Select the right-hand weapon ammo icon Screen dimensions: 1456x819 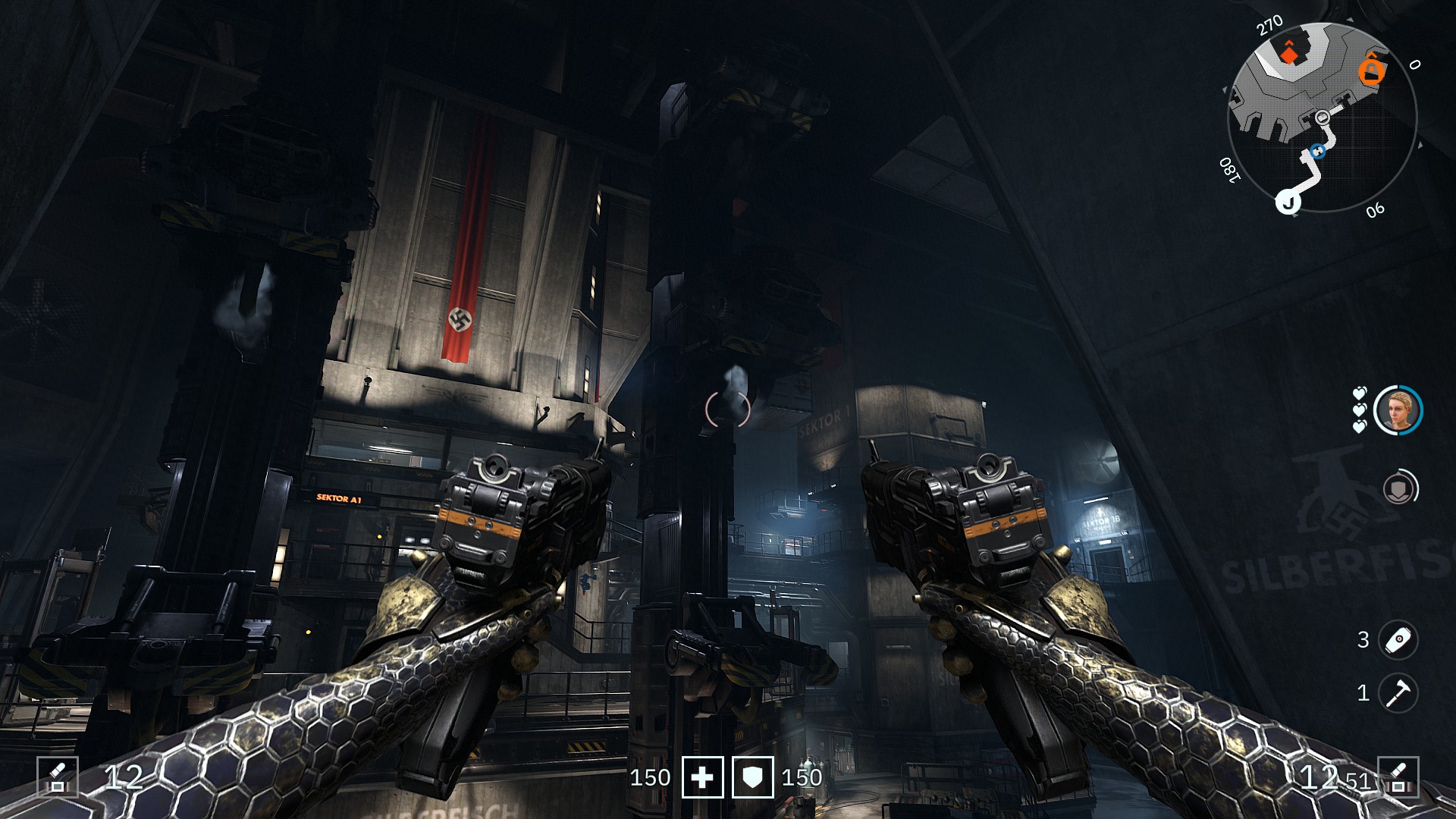coord(1398,777)
